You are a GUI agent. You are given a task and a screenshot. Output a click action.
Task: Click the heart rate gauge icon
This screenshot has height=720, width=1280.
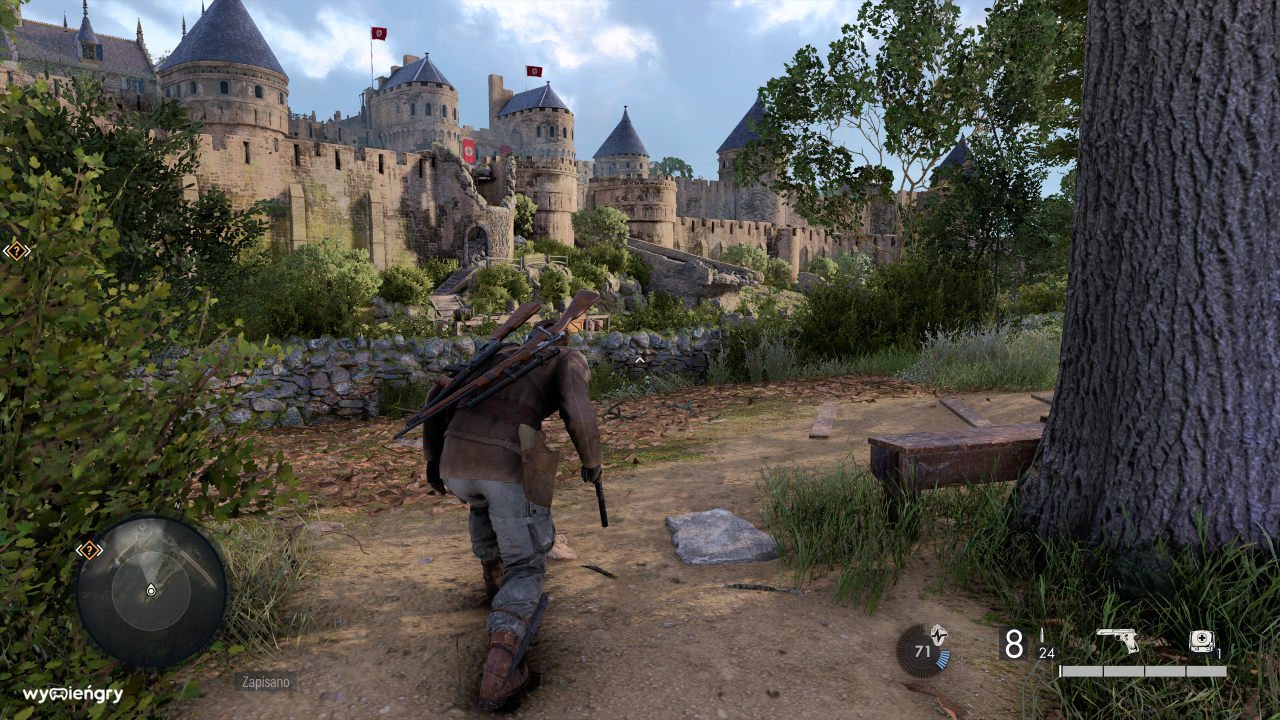[x=922, y=650]
